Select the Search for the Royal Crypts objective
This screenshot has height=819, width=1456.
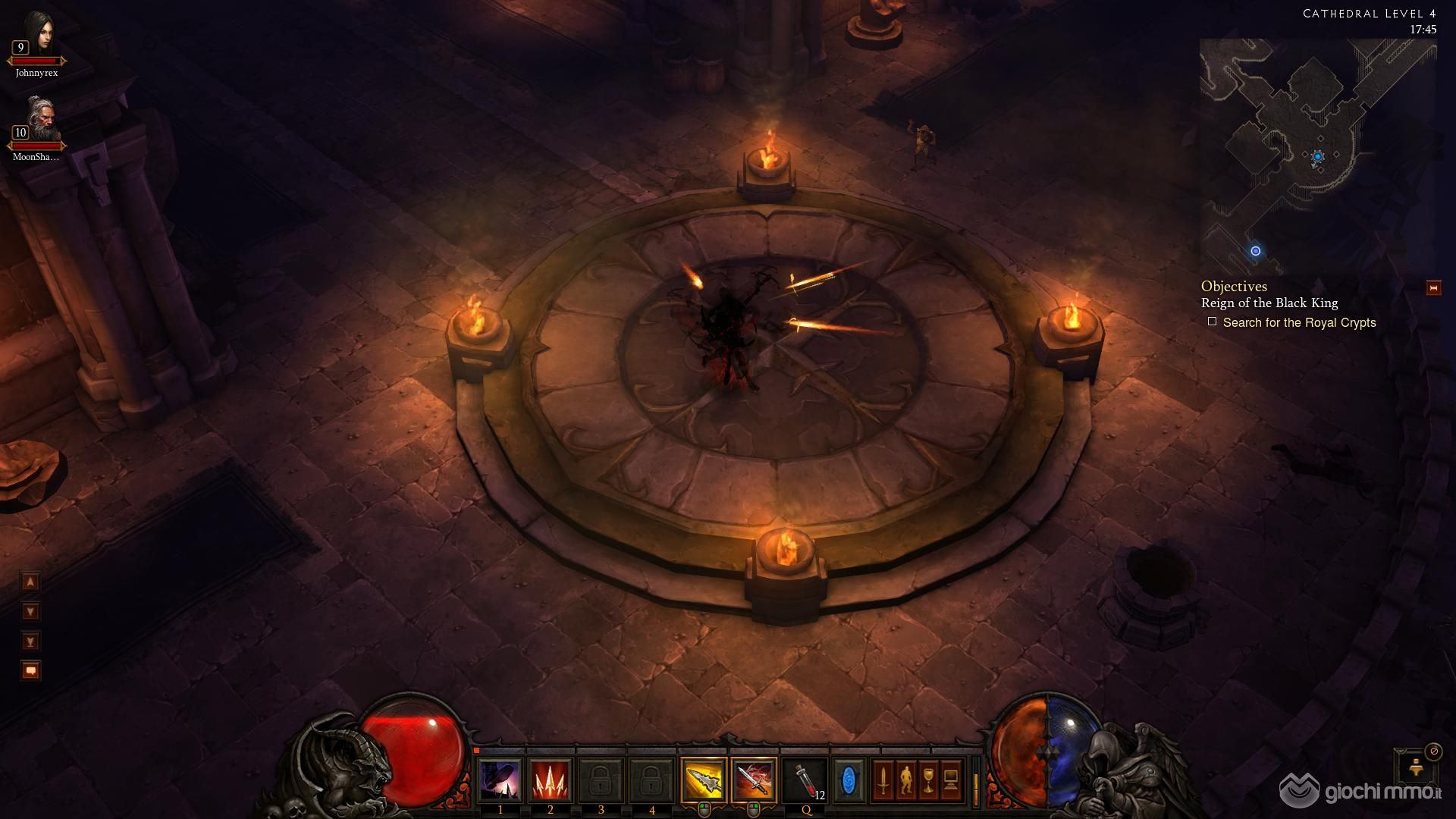click(1298, 323)
